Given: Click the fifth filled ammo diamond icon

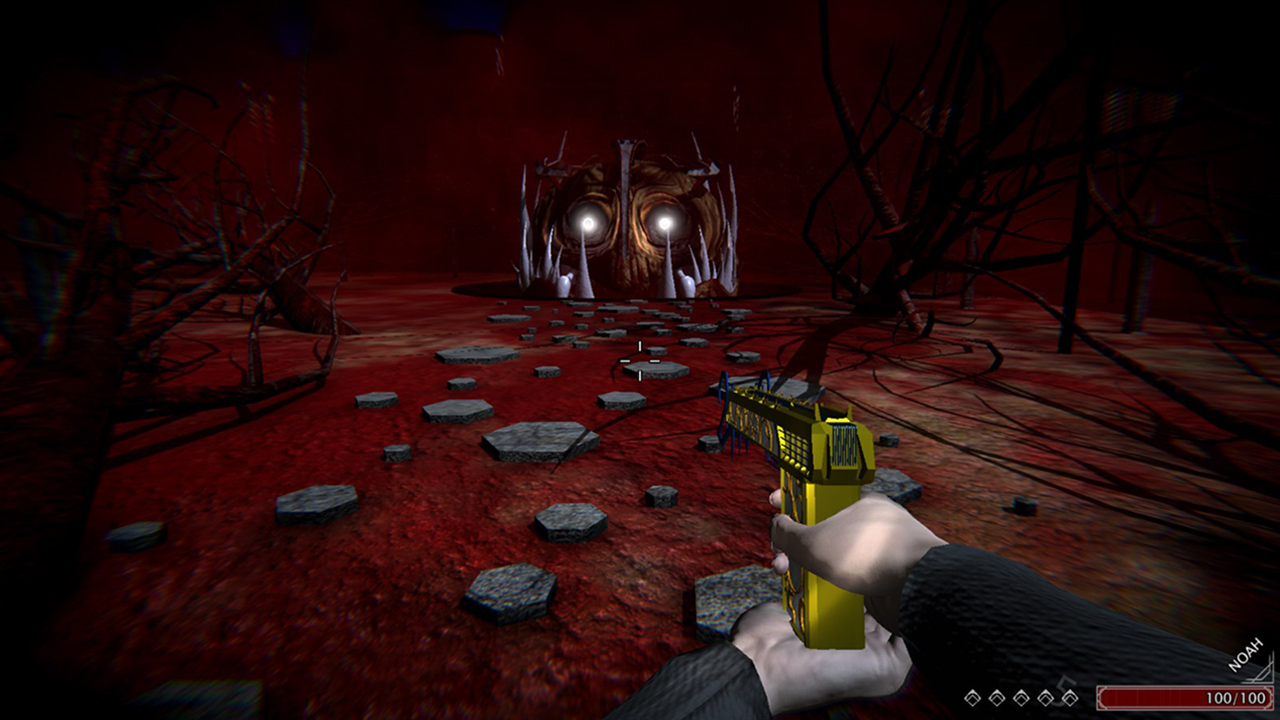Looking at the screenshot, I should click(x=1070, y=697).
